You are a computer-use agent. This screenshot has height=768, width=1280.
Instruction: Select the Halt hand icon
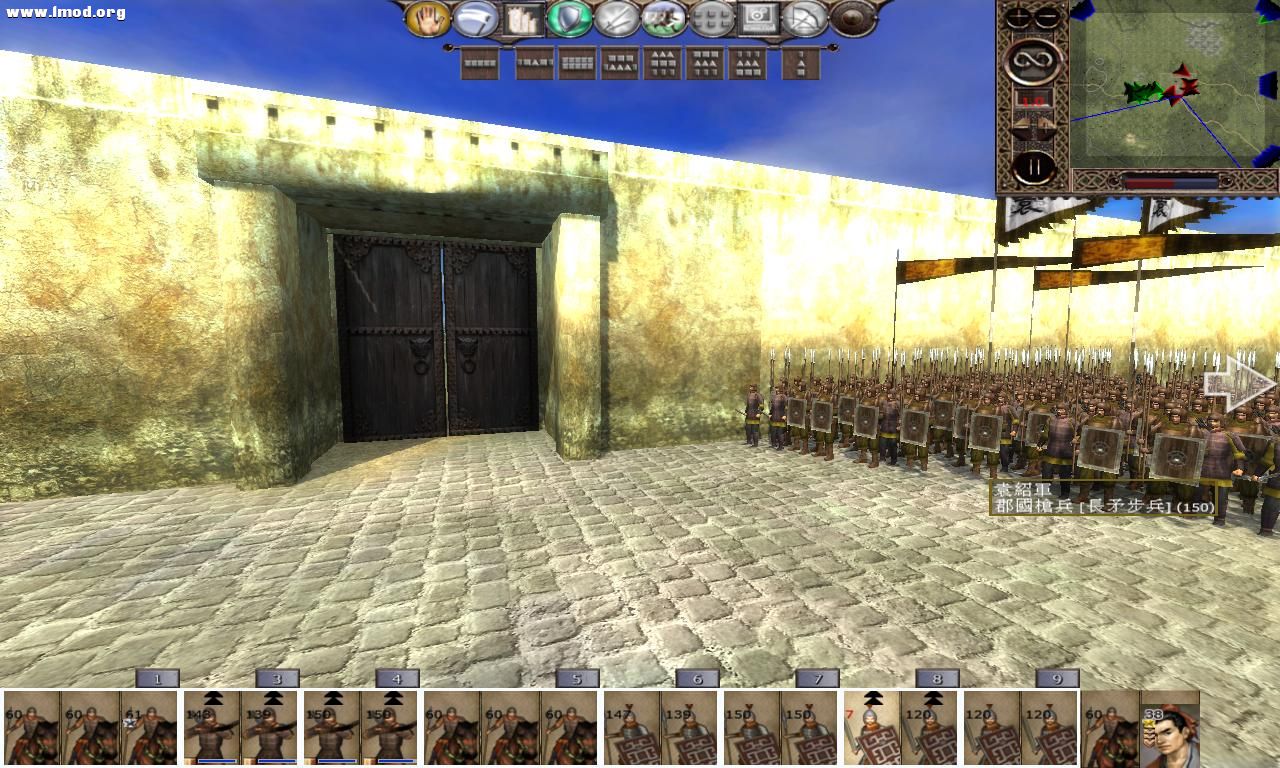pyautogui.click(x=430, y=20)
